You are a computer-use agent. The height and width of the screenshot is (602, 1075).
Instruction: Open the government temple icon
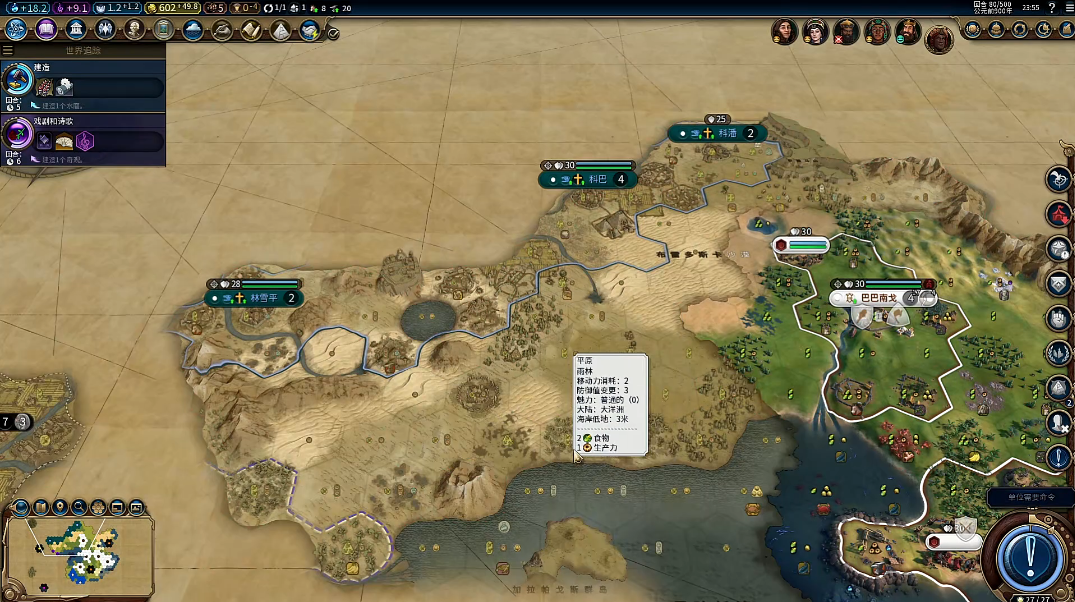[x=75, y=29]
